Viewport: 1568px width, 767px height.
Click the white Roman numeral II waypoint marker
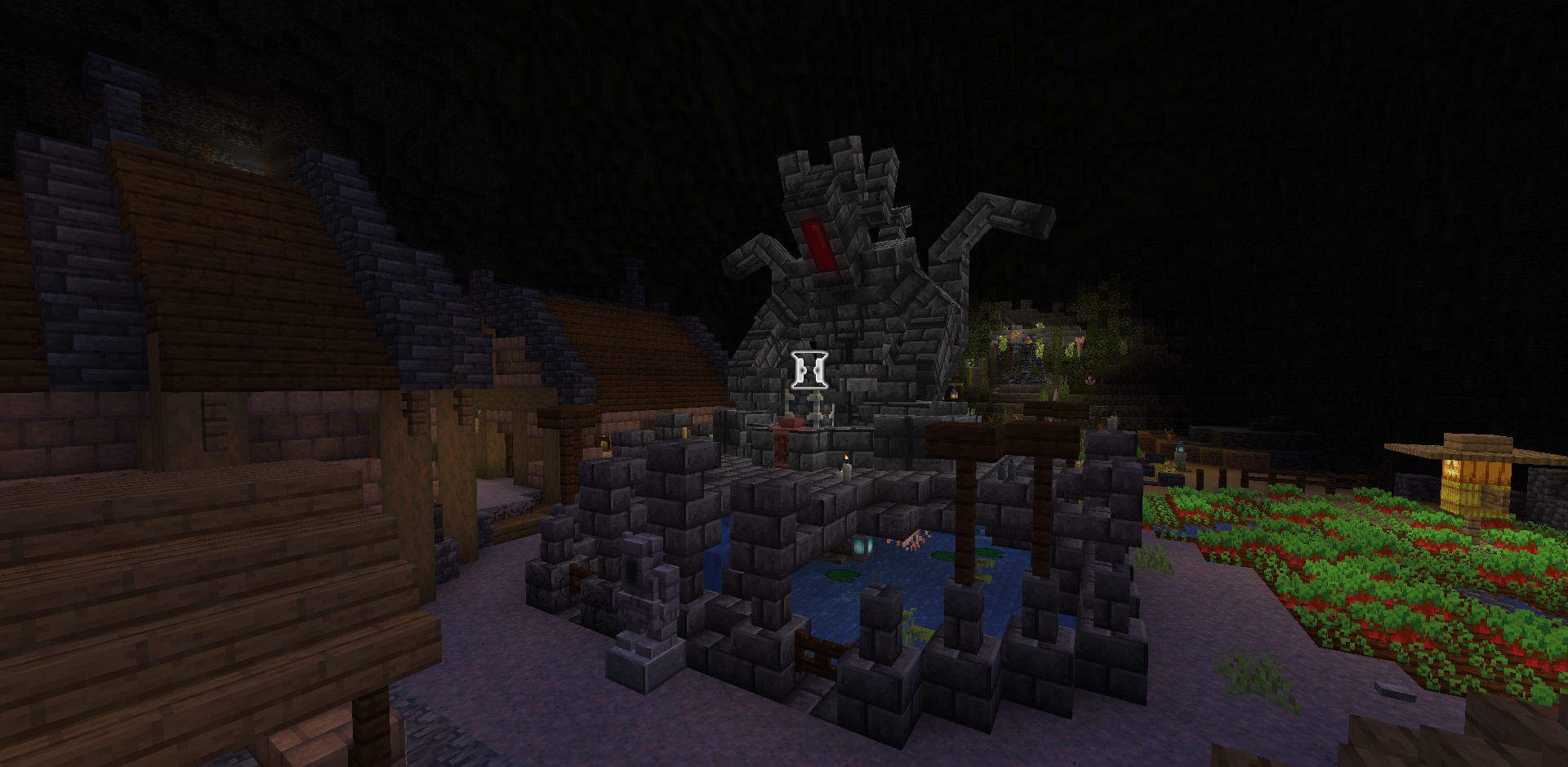pos(810,370)
